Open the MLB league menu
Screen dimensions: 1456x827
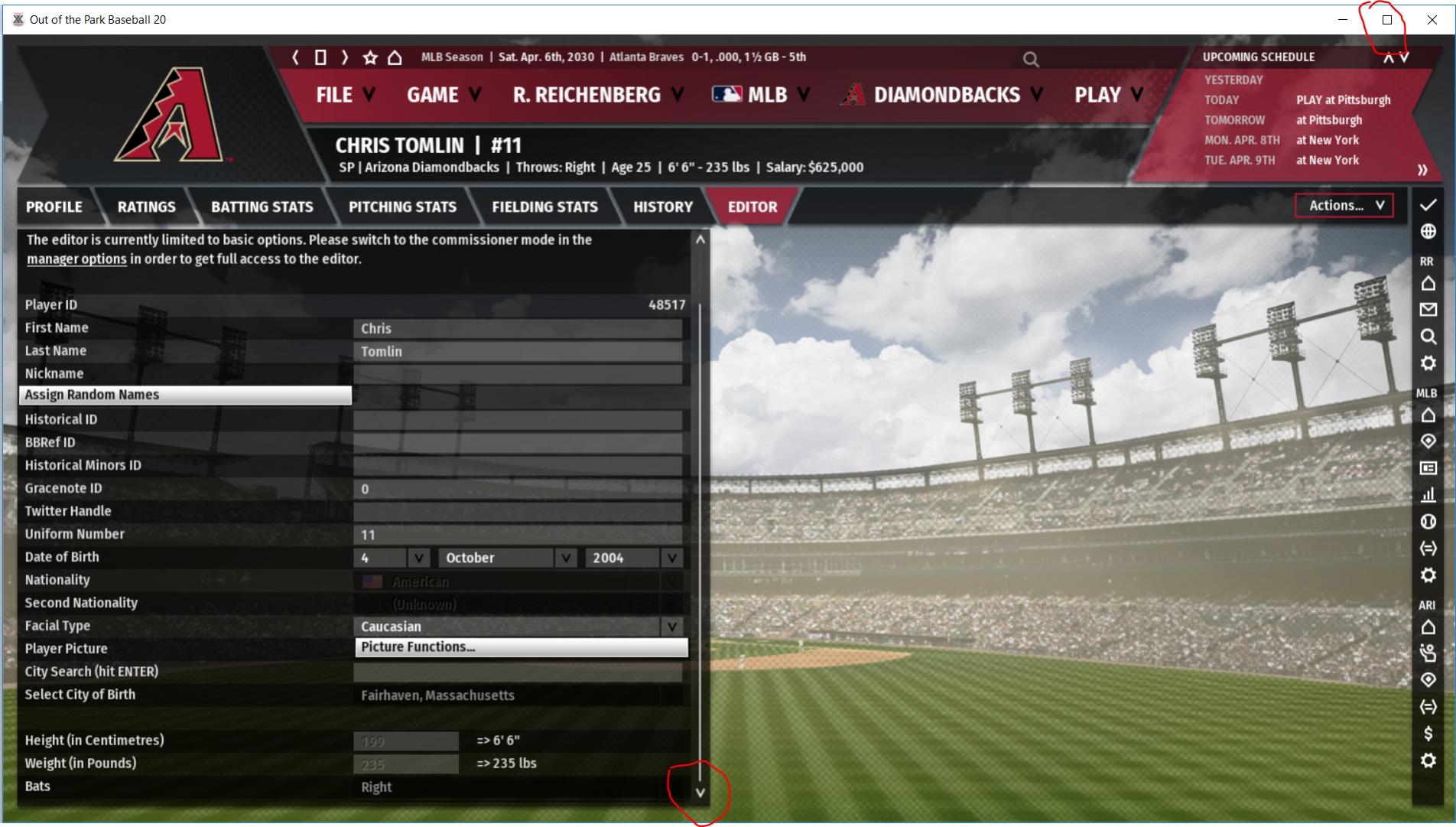tap(760, 95)
